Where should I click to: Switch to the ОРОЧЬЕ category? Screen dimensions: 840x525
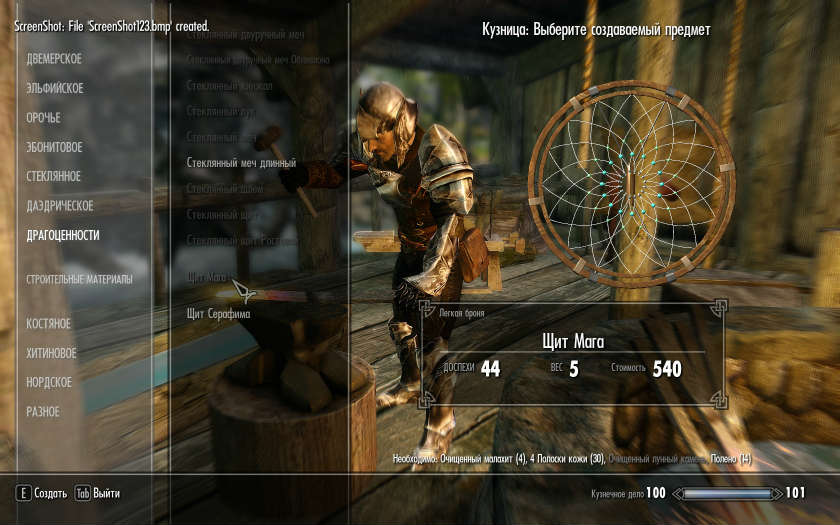click(x=43, y=118)
